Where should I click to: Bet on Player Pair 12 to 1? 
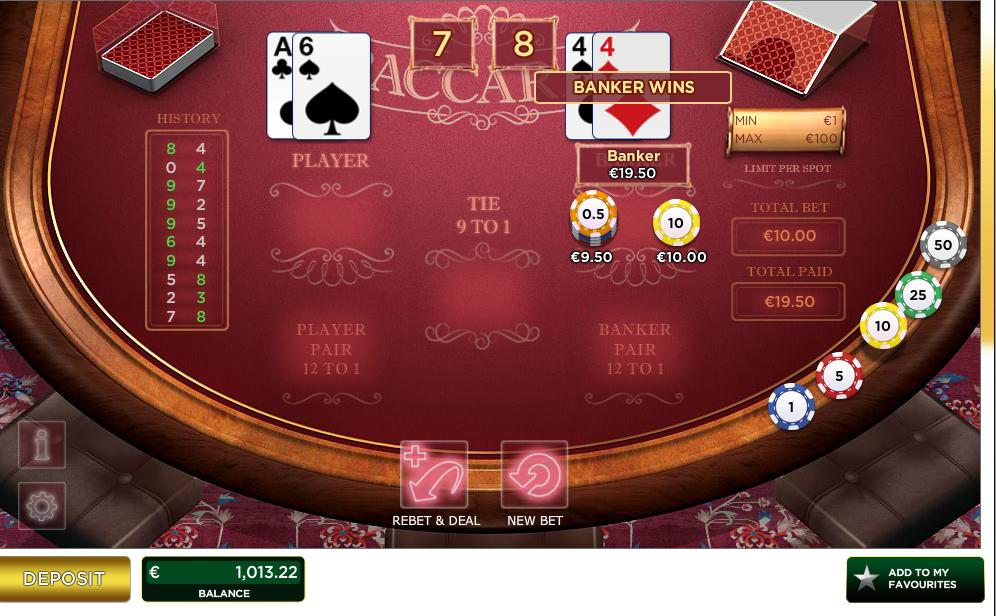tap(330, 349)
